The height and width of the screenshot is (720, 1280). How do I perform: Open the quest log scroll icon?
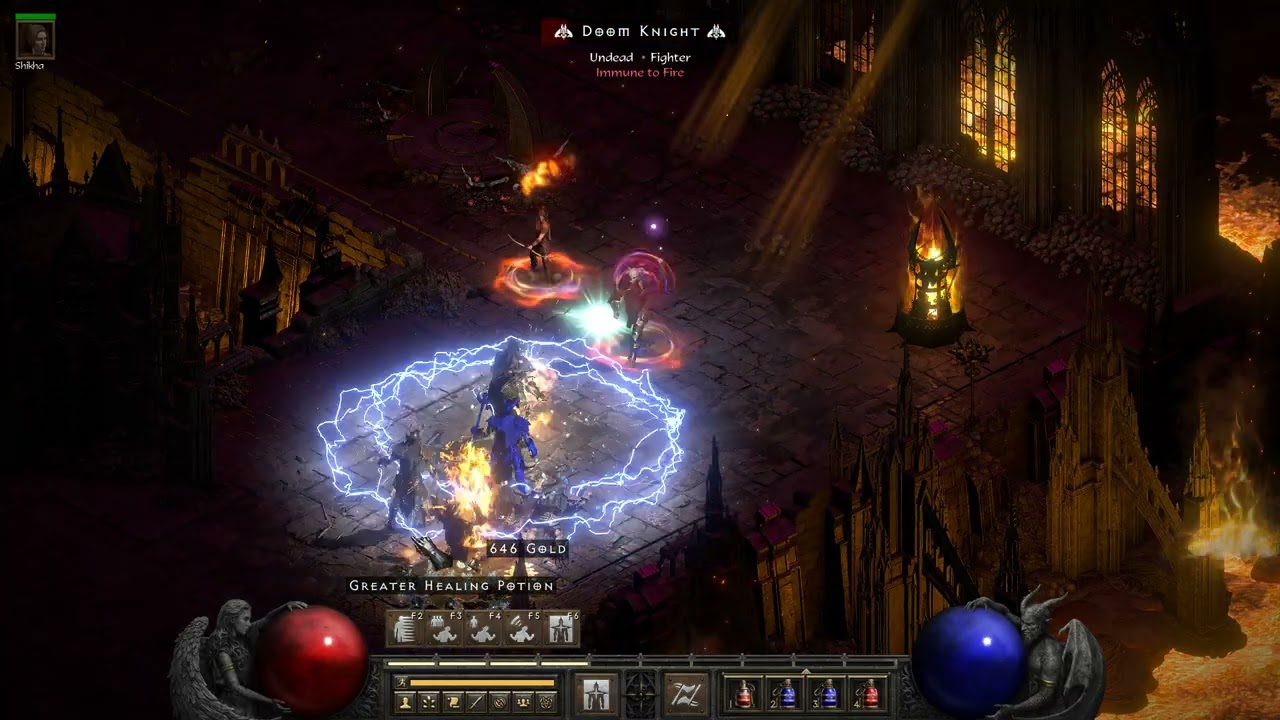click(x=453, y=702)
